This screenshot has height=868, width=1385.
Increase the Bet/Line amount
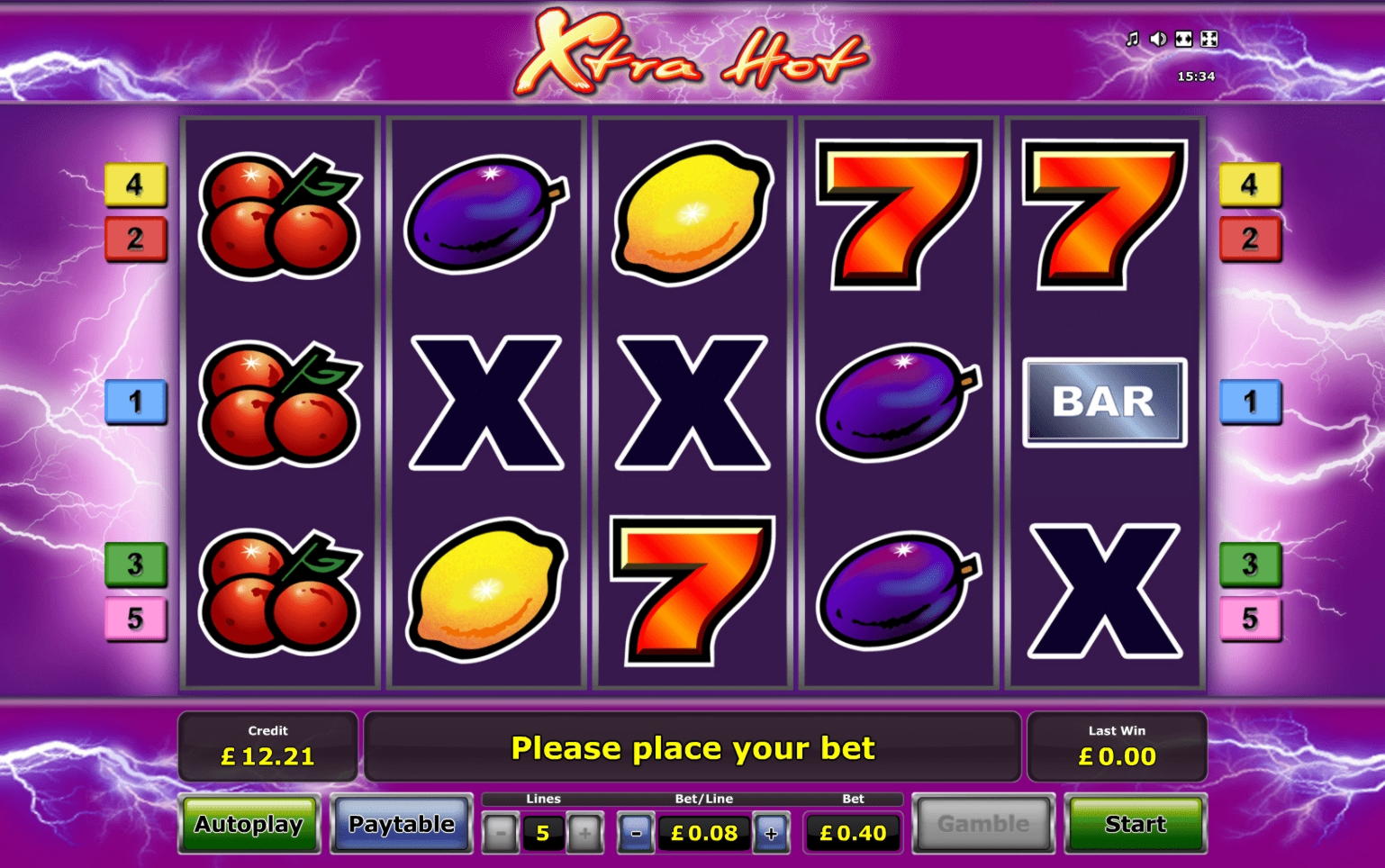pos(770,833)
